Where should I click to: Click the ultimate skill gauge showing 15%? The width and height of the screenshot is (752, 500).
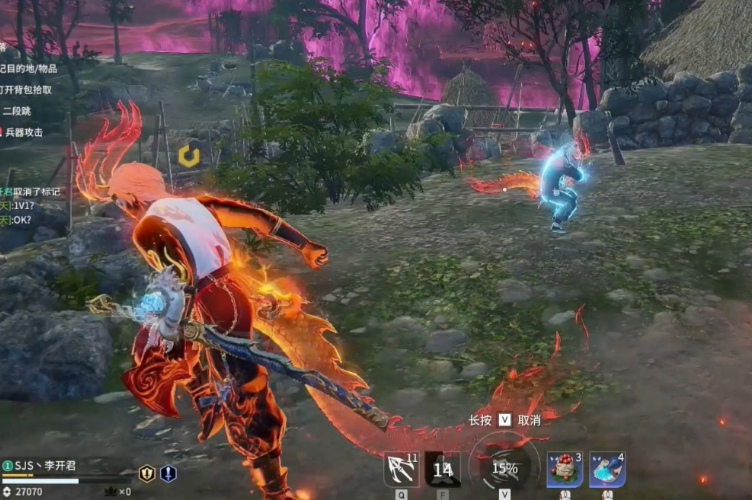[504, 468]
